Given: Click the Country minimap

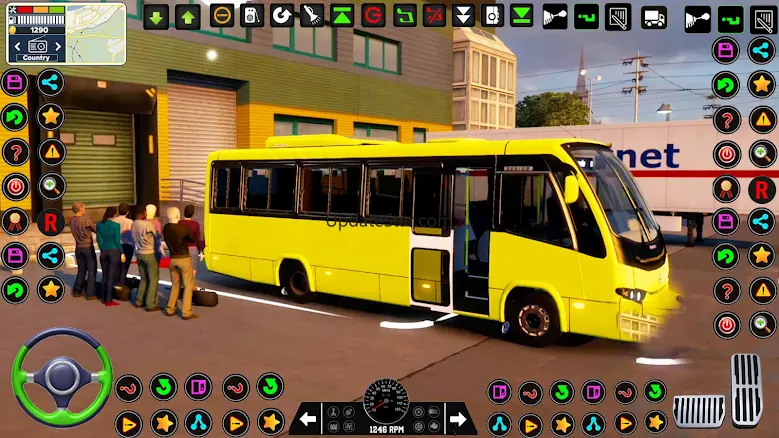Looking at the screenshot, I should tap(66, 33).
